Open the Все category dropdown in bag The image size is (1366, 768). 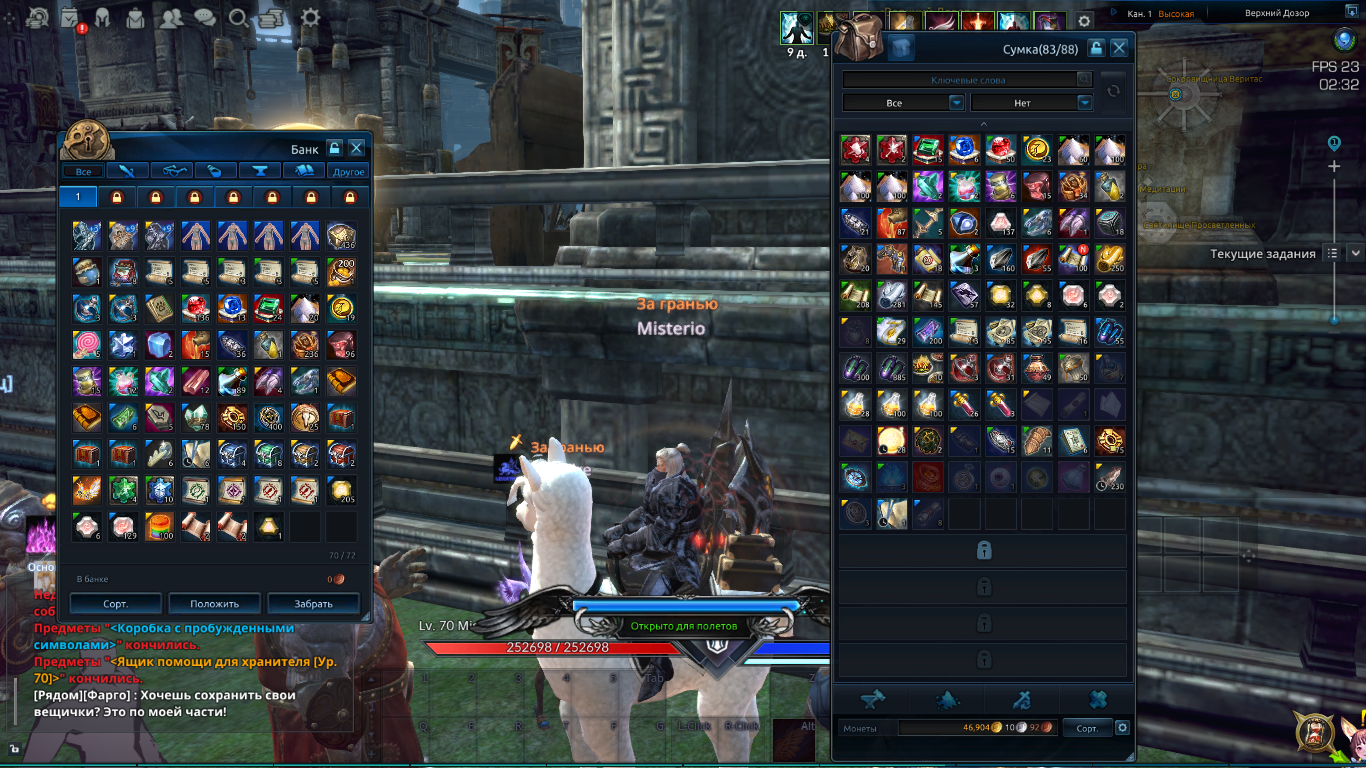click(x=904, y=102)
